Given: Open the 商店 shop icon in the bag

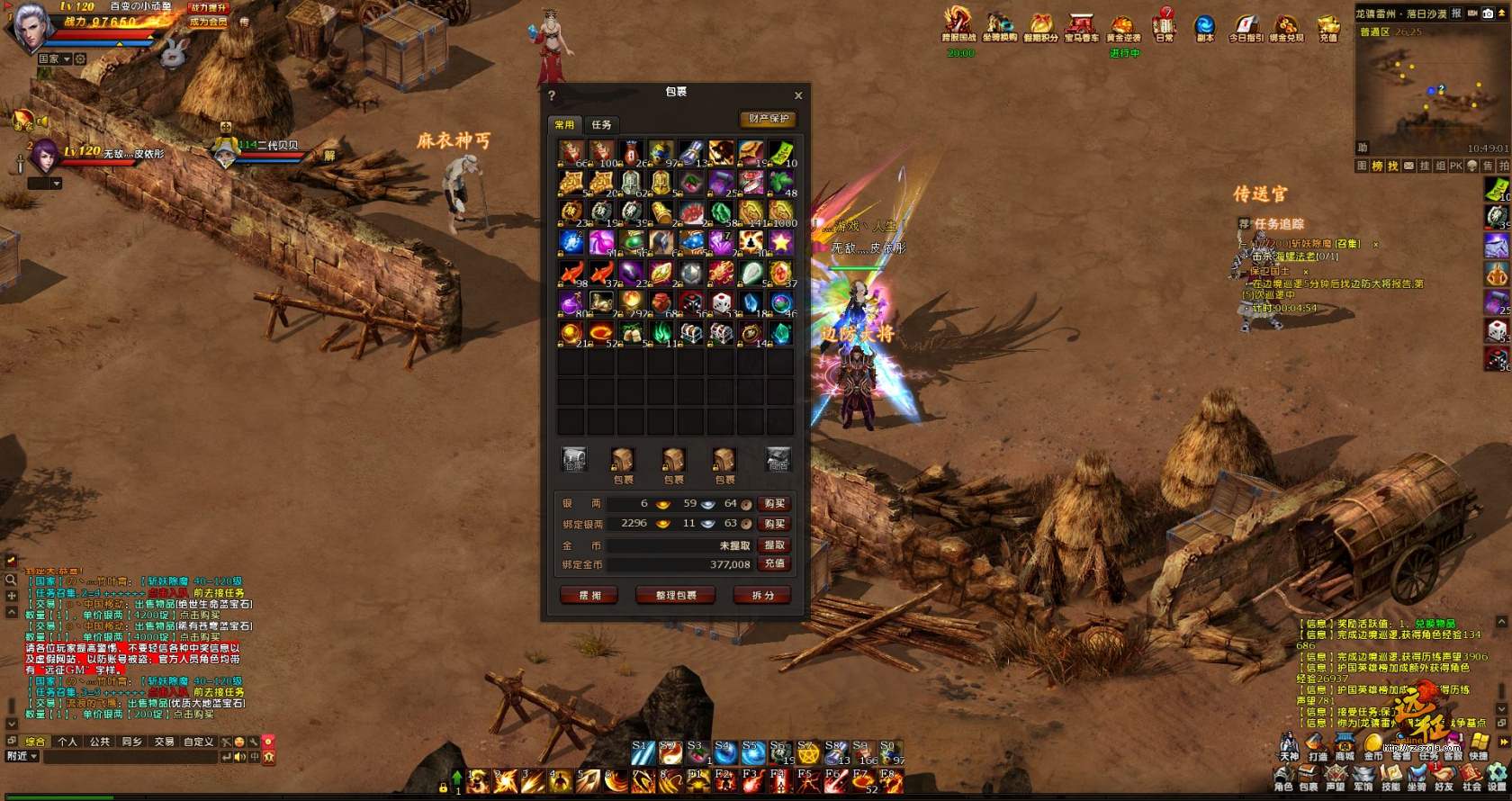Looking at the screenshot, I should (x=778, y=460).
